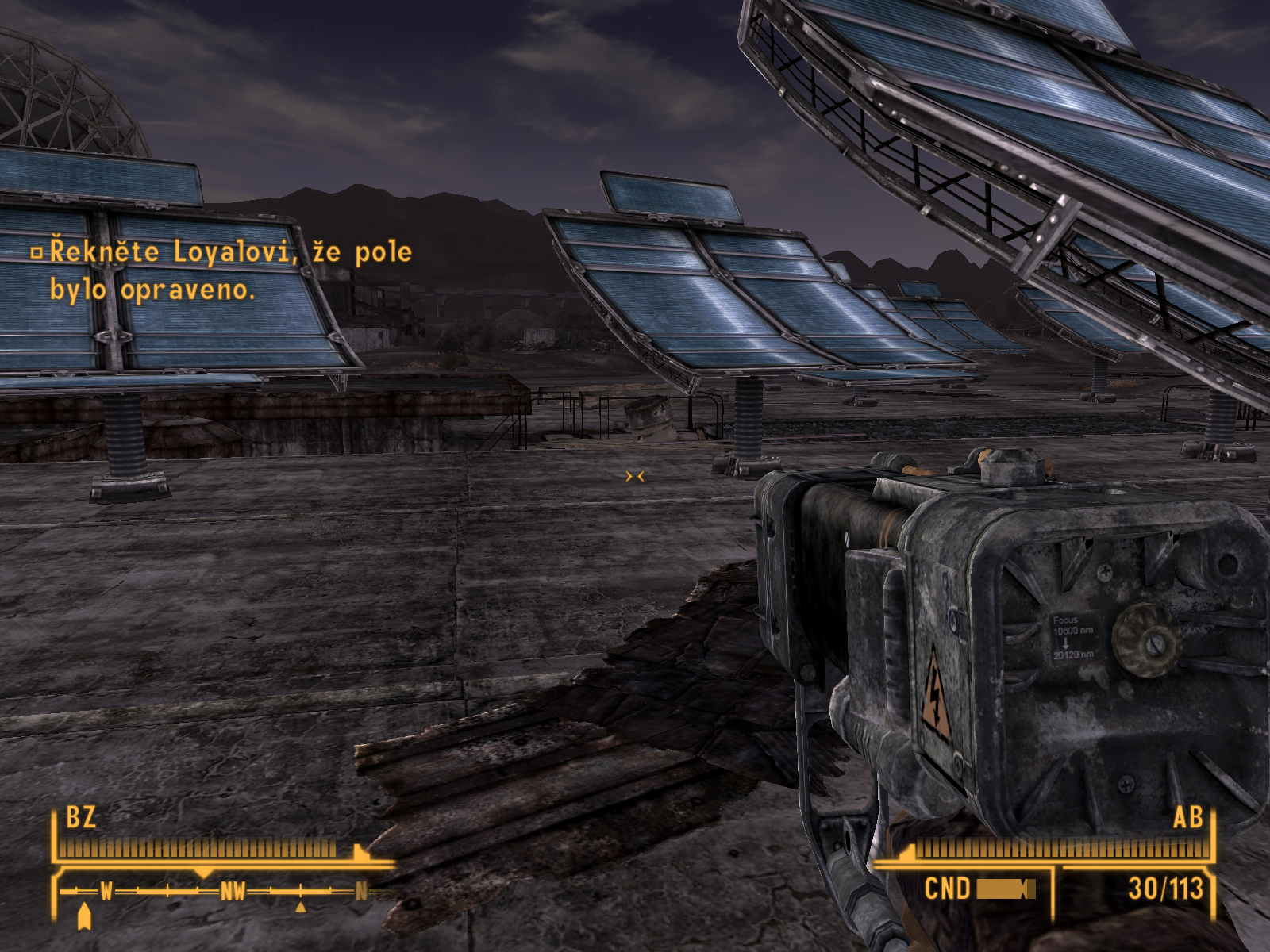Click the quest marker arrow below the compass
Image resolution: width=1270 pixels, height=952 pixels.
tap(85, 918)
